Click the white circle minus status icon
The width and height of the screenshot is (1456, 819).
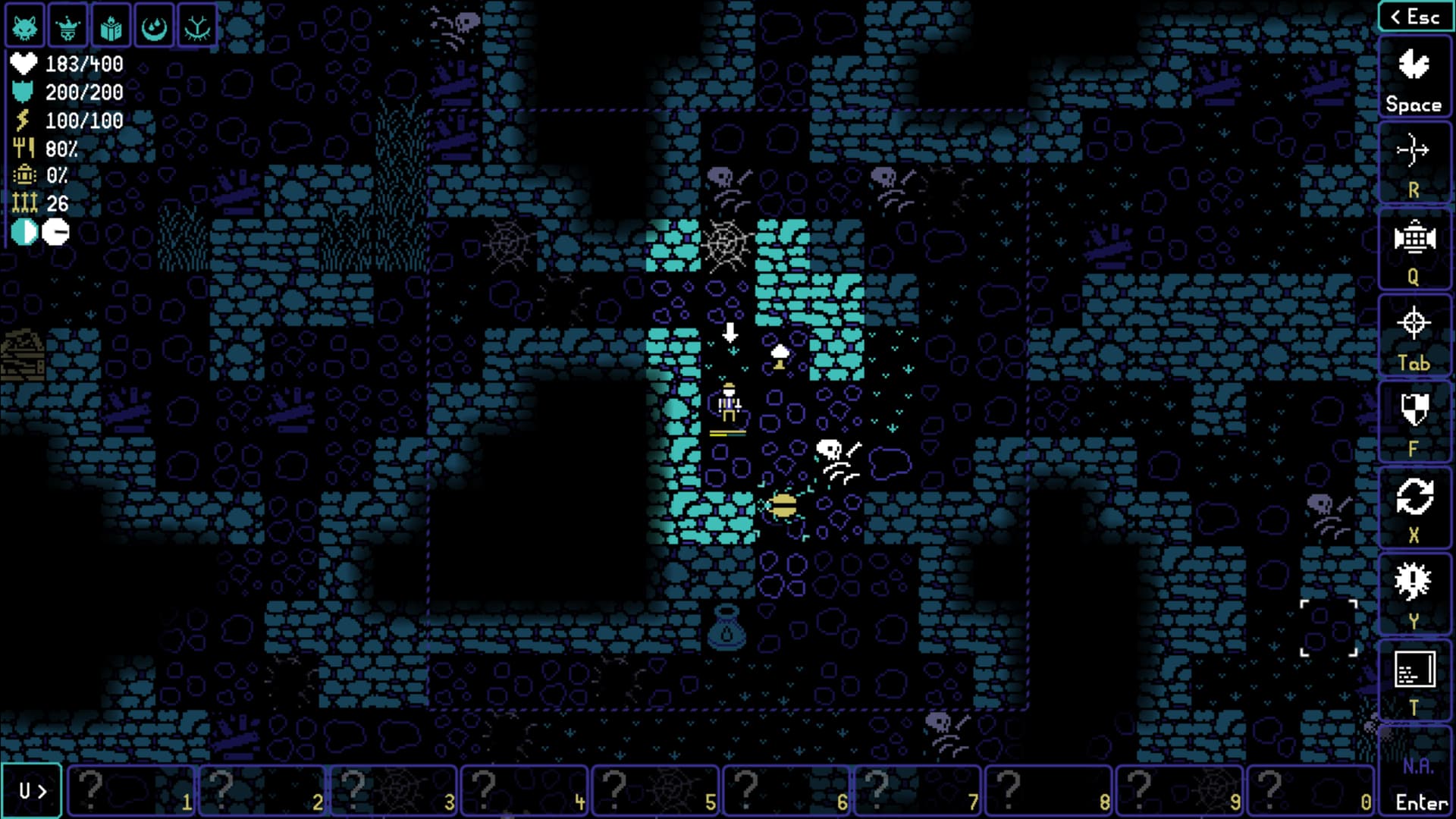click(55, 232)
